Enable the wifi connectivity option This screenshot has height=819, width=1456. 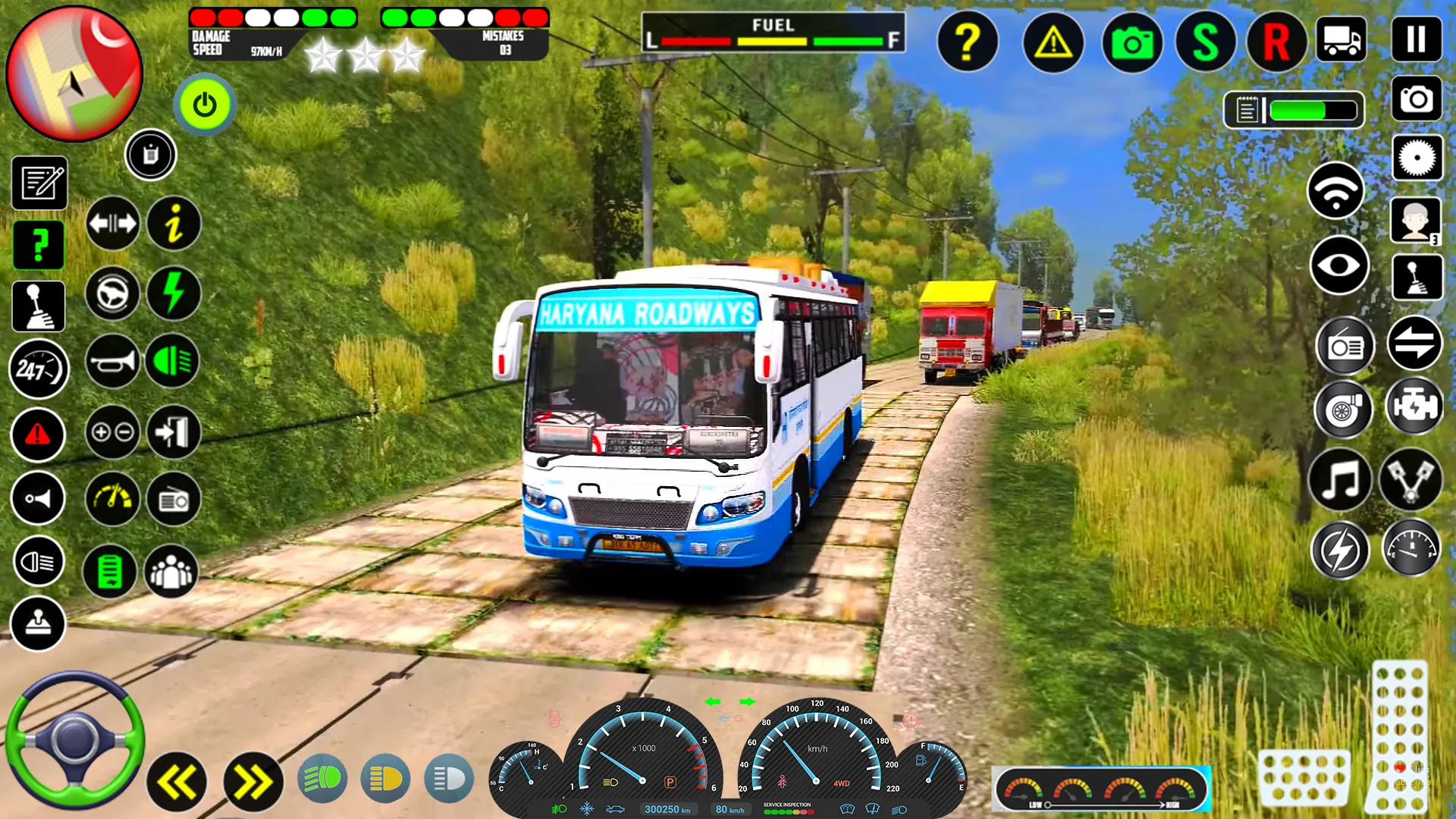click(x=1335, y=189)
